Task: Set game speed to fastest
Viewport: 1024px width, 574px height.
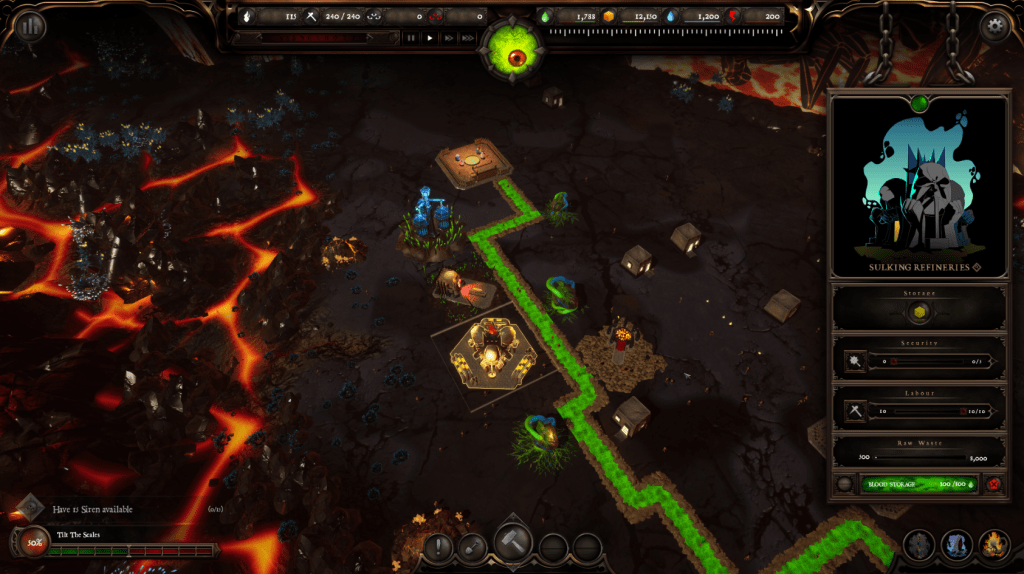Action: (x=468, y=38)
